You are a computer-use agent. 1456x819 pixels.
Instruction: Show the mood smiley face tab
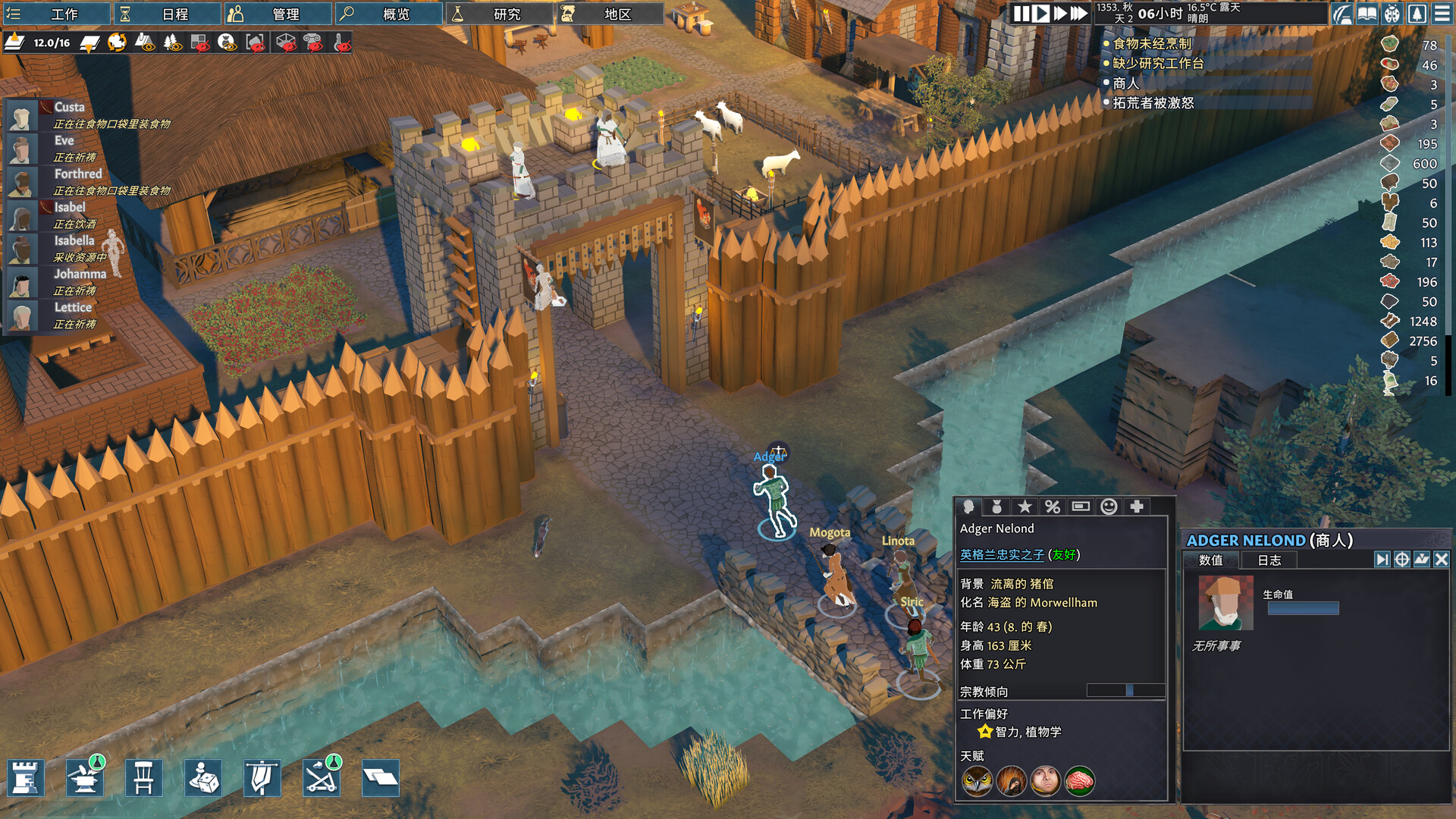1109,507
